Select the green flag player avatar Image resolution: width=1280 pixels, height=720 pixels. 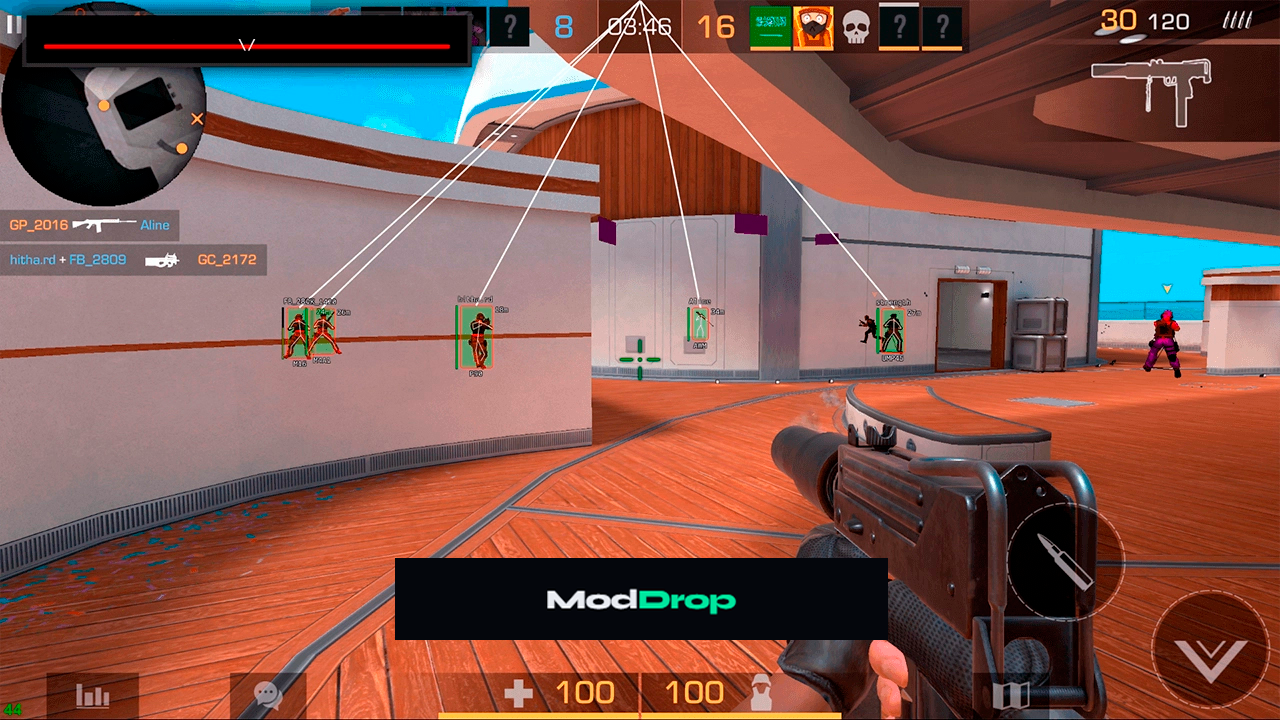pos(770,27)
